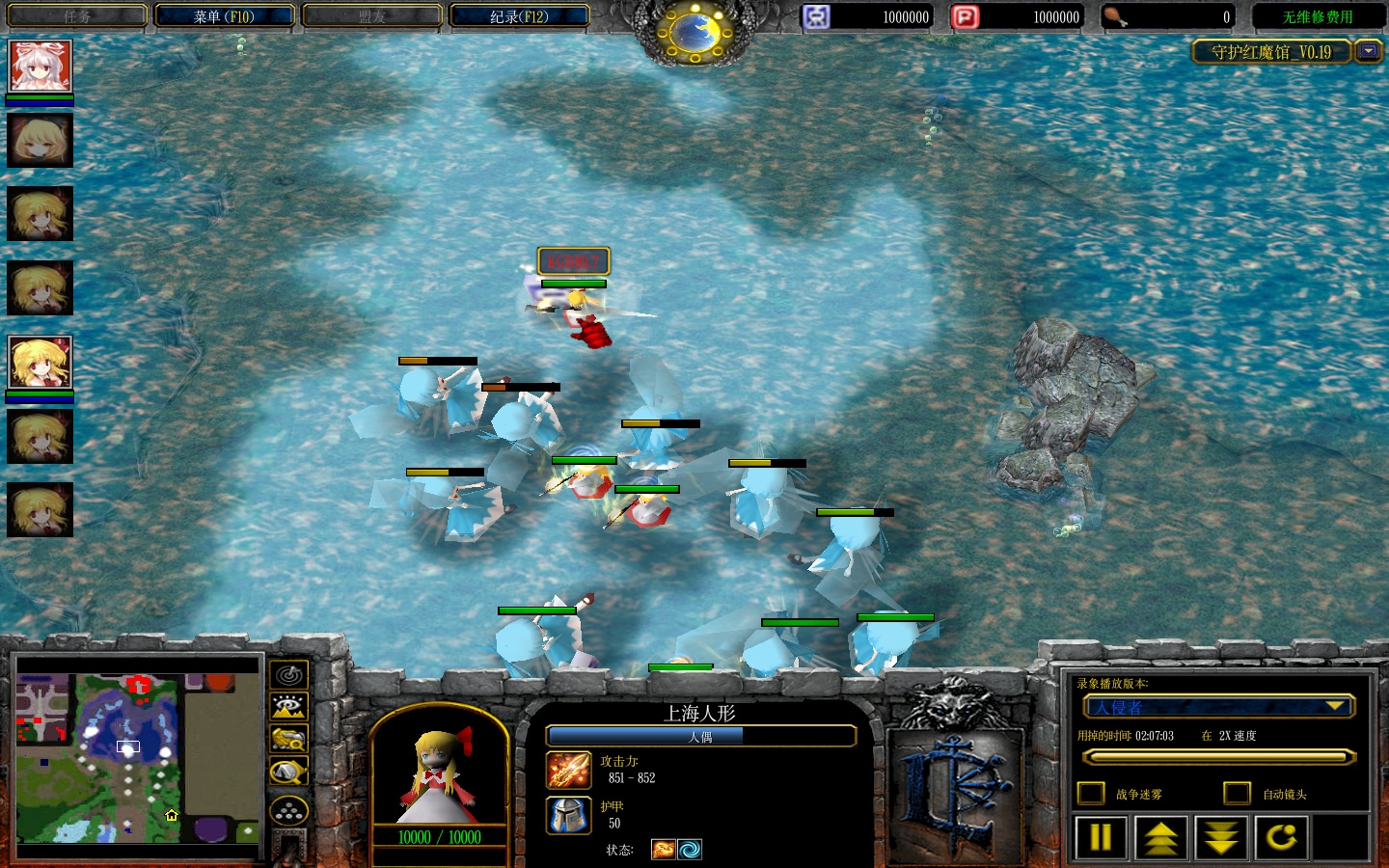Toggle the formation movement button
The height and width of the screenshot is (868, 1389).
pyautogui.click(x=288, y=811)
